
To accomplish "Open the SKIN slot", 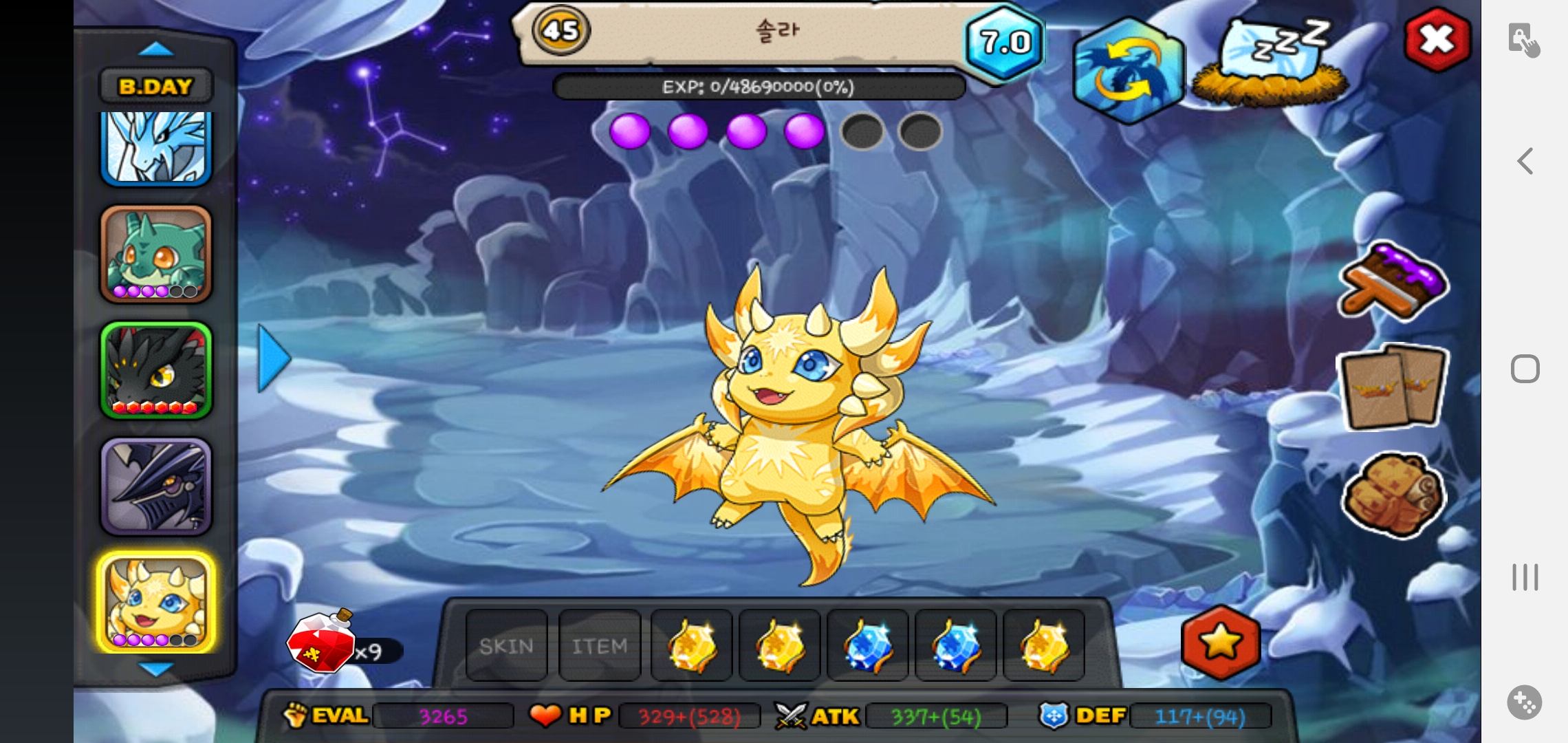I will click(507, 645).
